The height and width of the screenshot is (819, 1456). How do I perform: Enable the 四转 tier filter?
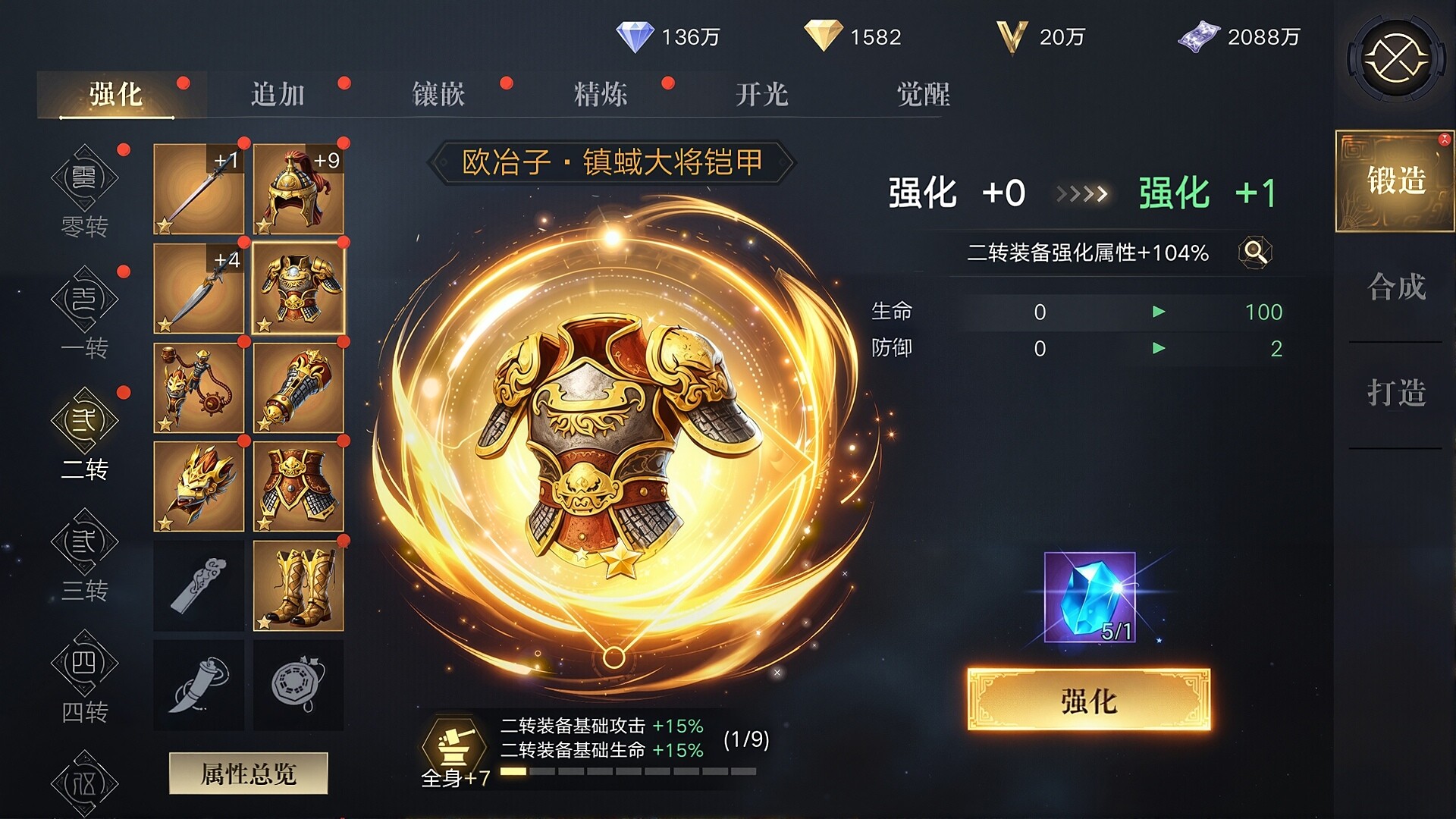pyautogui.click(x=86, y=667)
